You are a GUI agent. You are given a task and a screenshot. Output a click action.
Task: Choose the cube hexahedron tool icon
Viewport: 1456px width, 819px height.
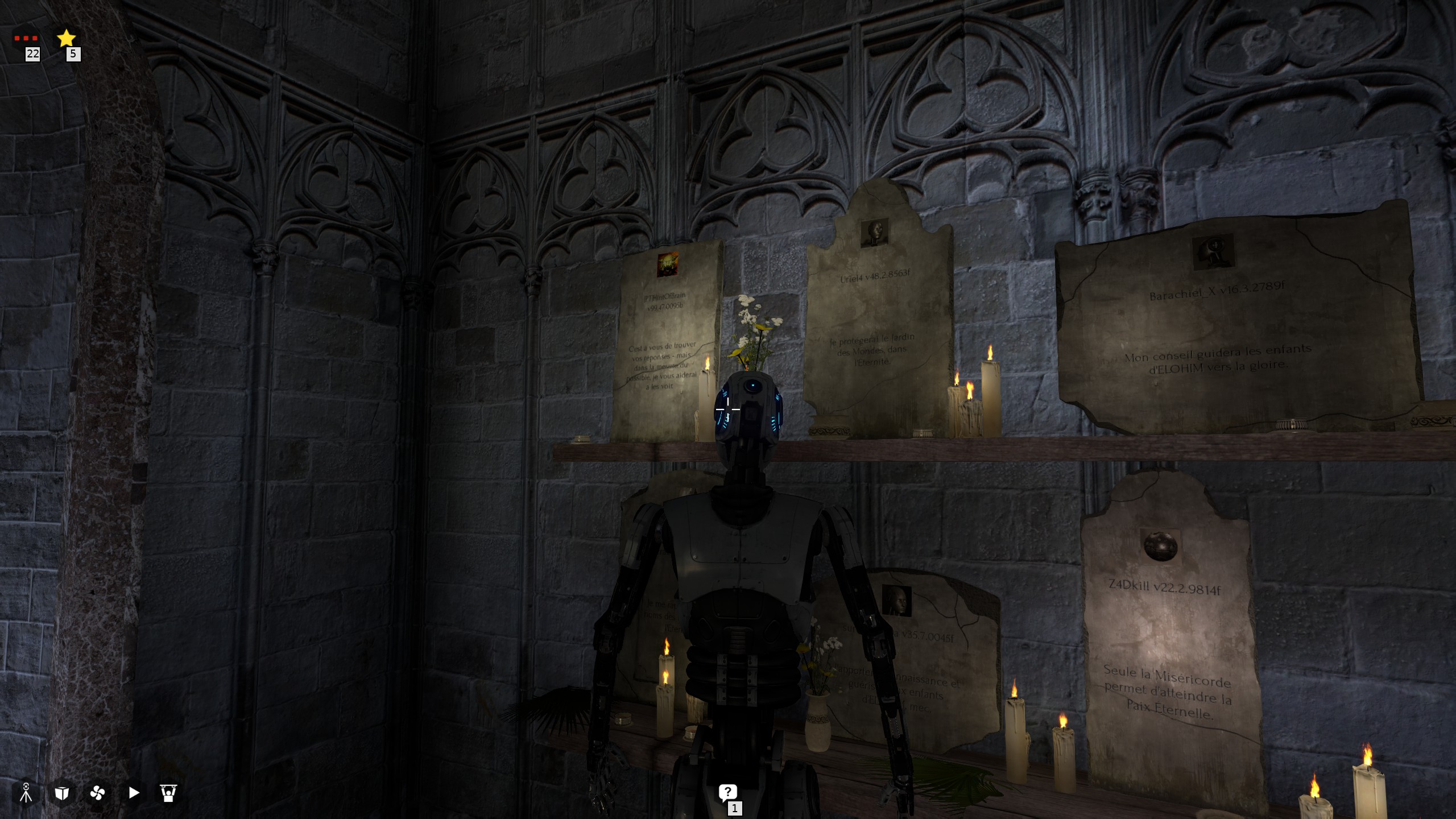(x=62, y=793)
